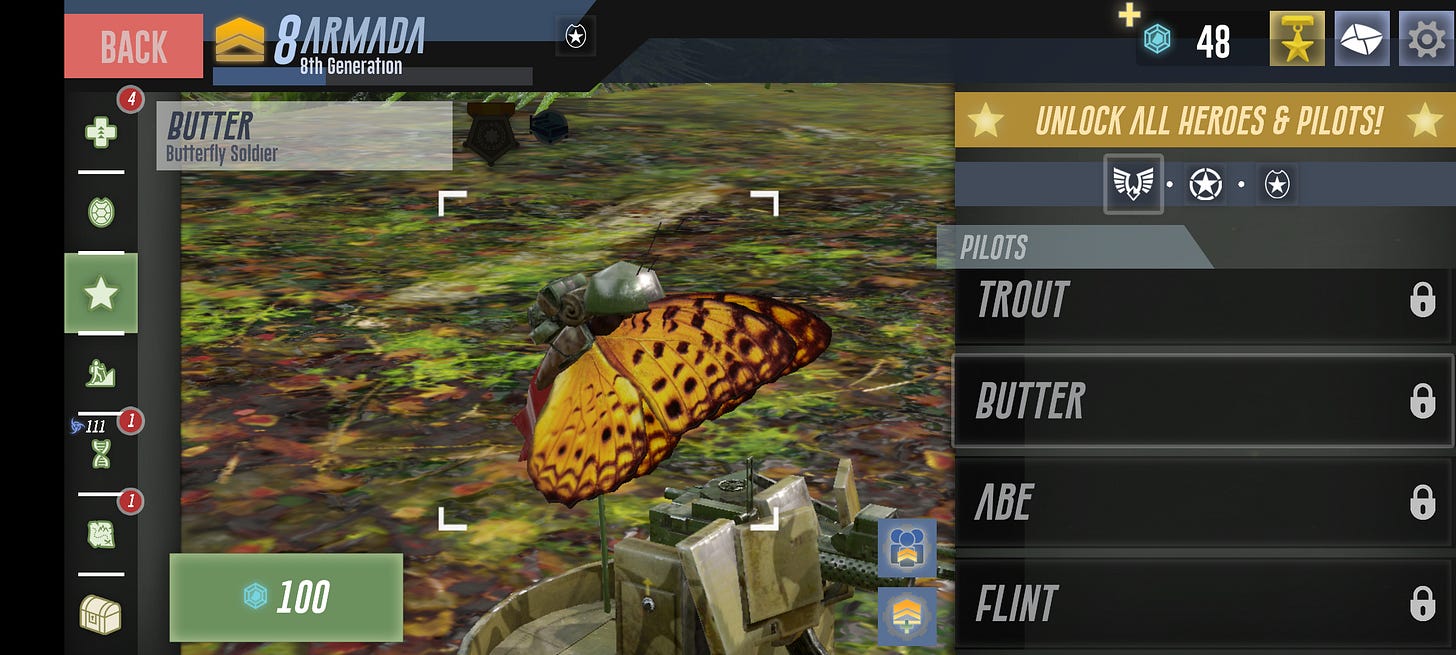Screen dimensions: 1456x655
Task: Open the gold star medal rewards
Action: point(1297,40)
